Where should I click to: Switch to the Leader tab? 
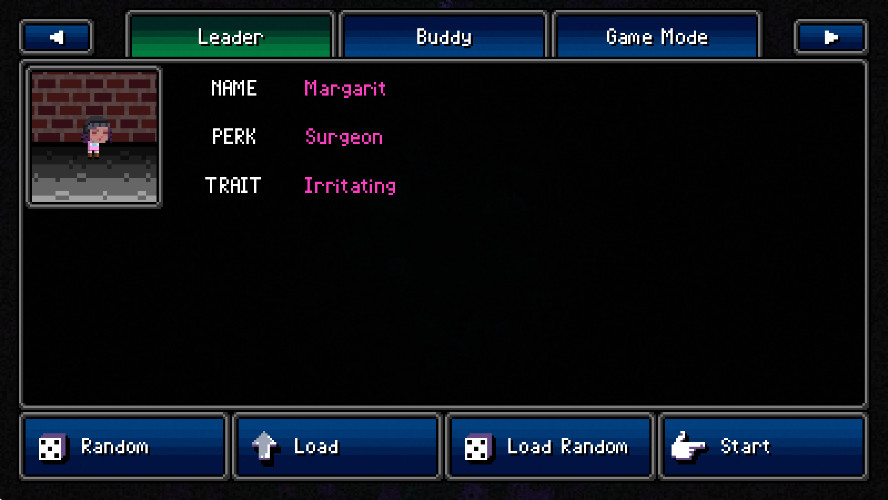[x=230, y=37]
